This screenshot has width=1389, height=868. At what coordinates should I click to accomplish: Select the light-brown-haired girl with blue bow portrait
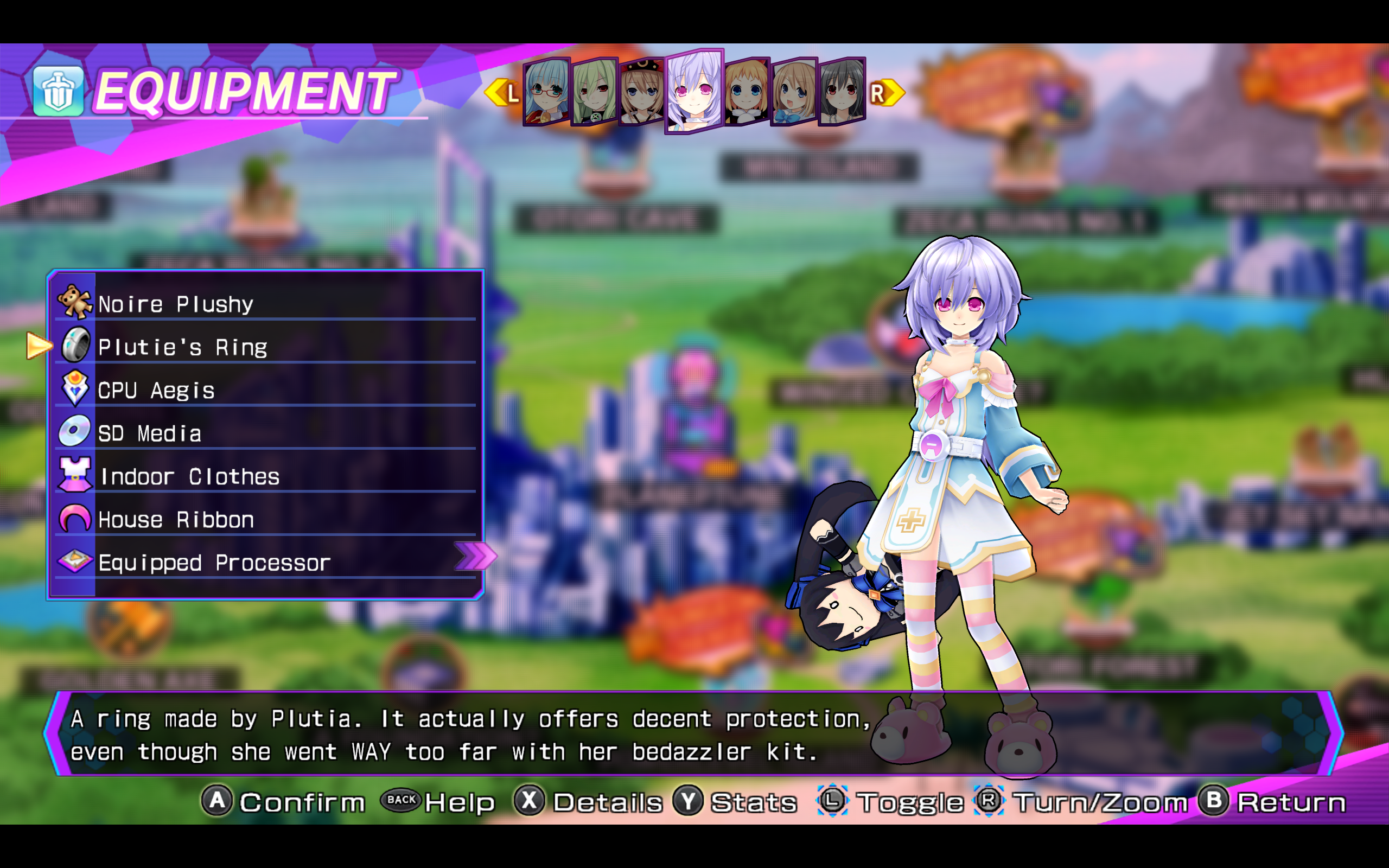pyautogui.click(x=793, y=92)
